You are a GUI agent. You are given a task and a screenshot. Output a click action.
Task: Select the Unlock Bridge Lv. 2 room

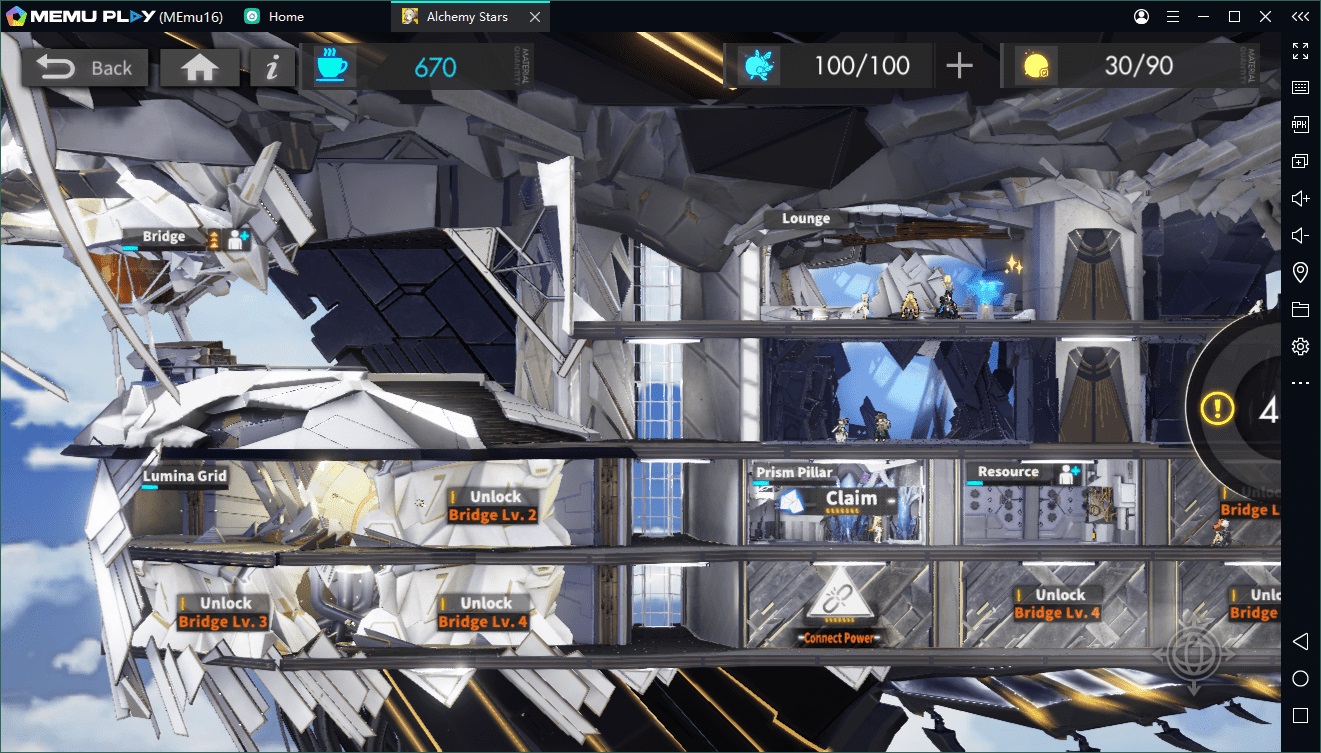pos(494,506)
